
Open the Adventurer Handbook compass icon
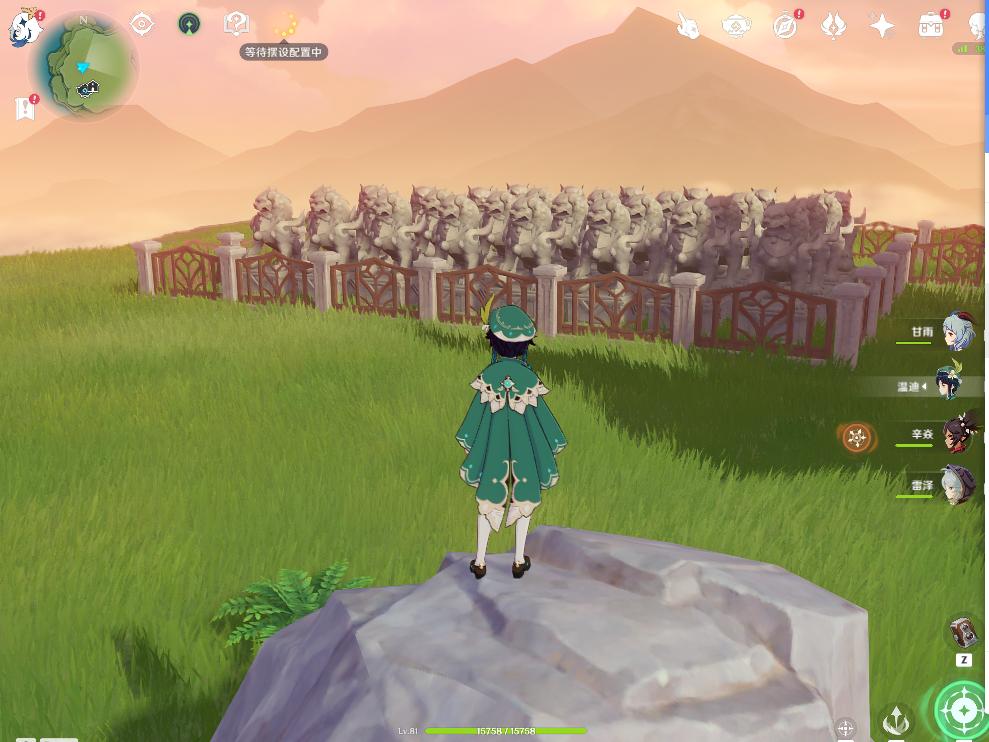786,25
